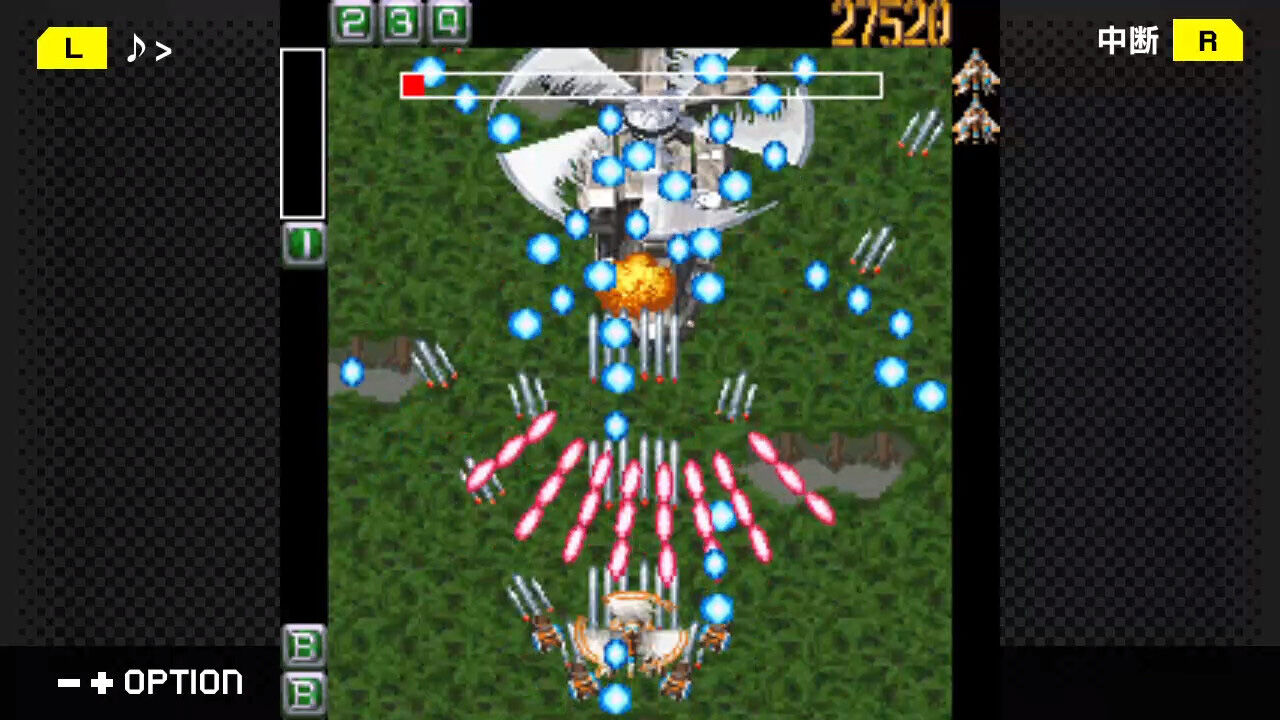Viewport: 1280px width, 720px height.
Task: Select the green digit badge showing 3
Action: [399, 19]
